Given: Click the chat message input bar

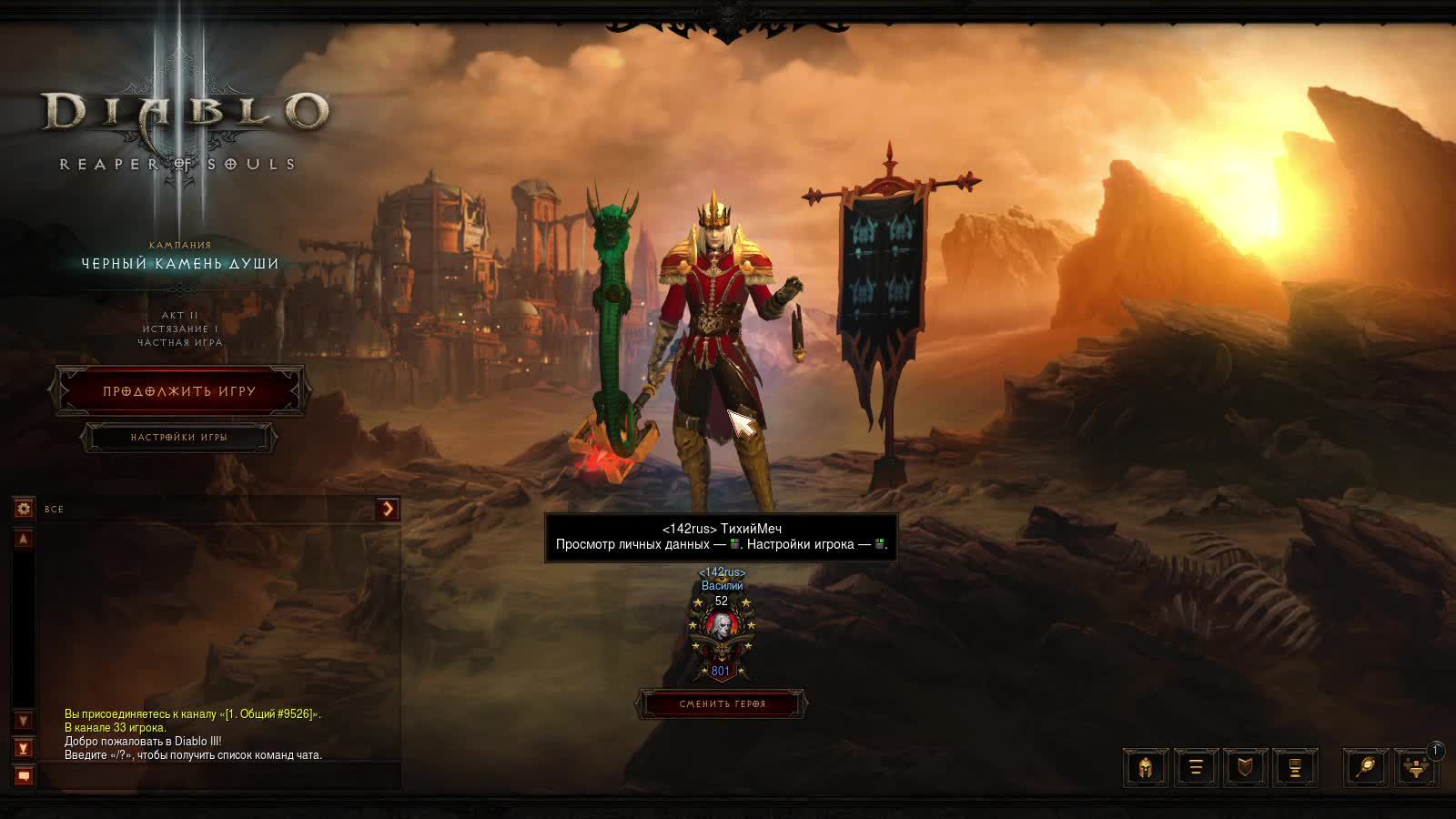Looking at the screenshot, I should (x=218, y=775).
